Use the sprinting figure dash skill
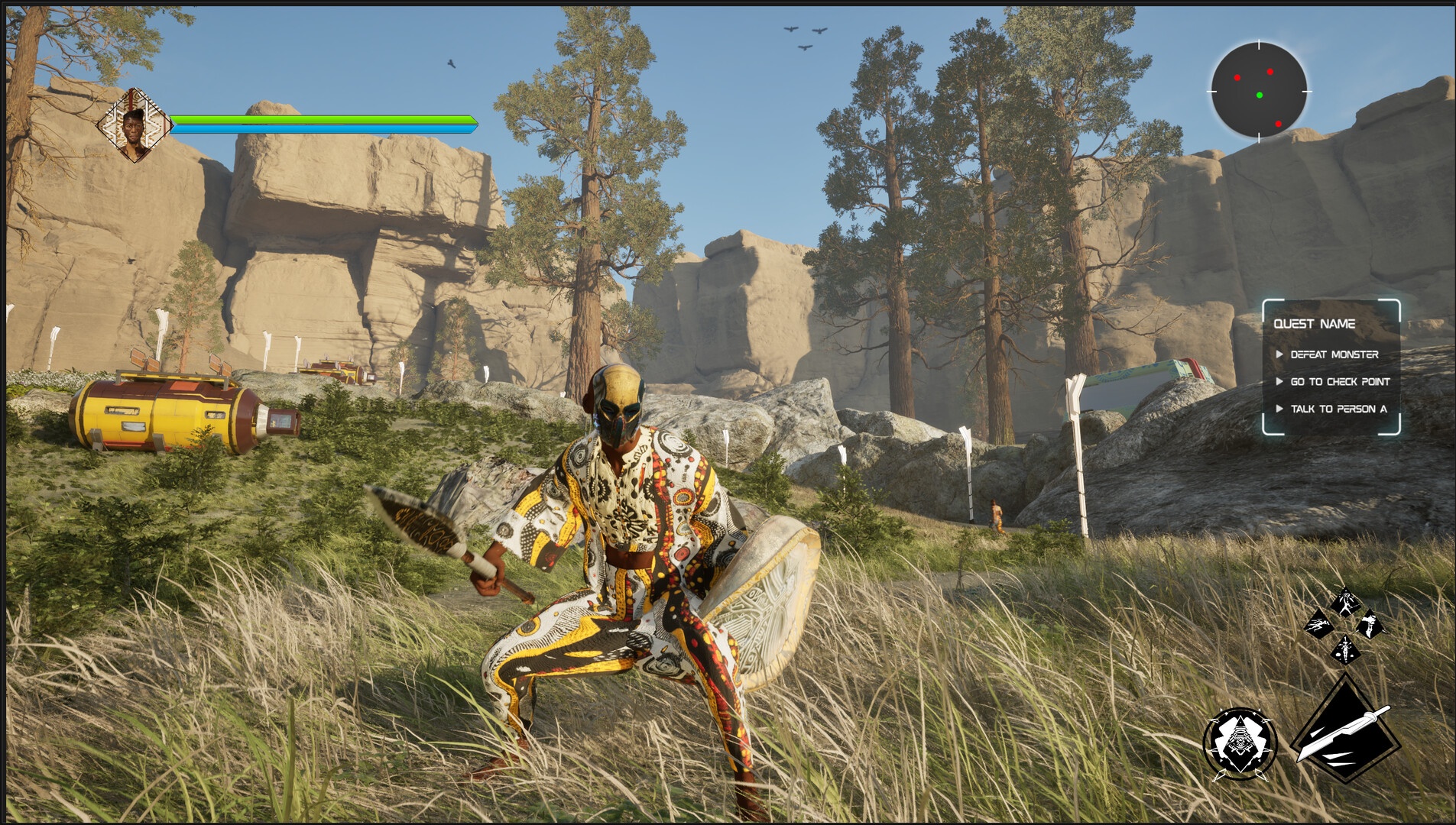 (x=1318, y=626)
